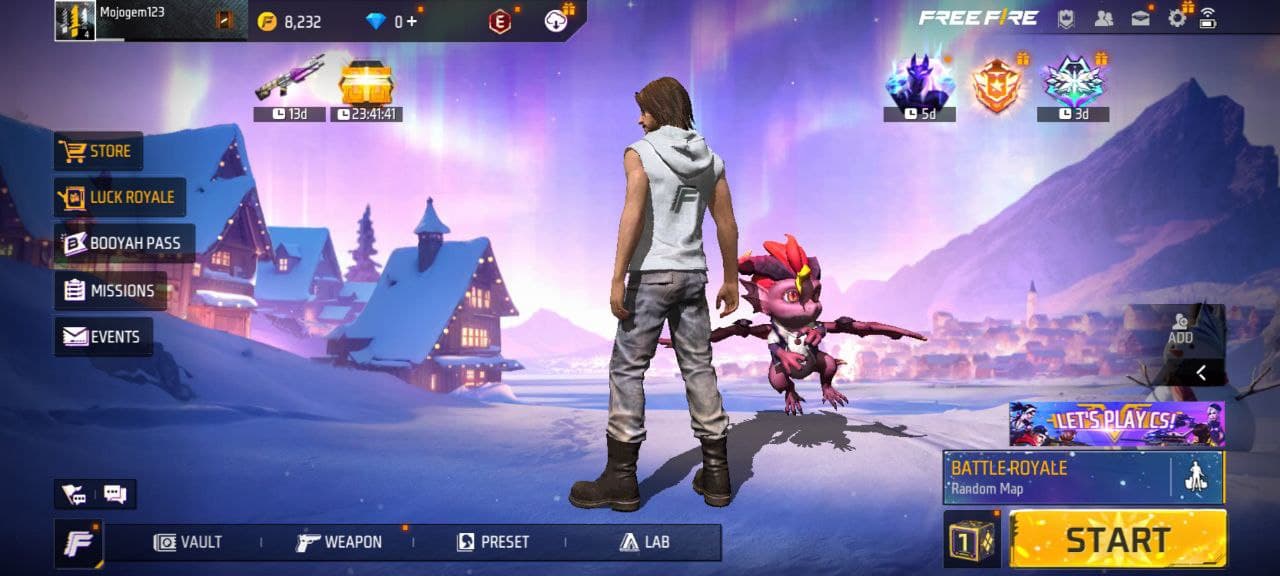This screenshot has width=1280, height=576.
Task: Add diamonds with the plus button
Action: (411, 21)
